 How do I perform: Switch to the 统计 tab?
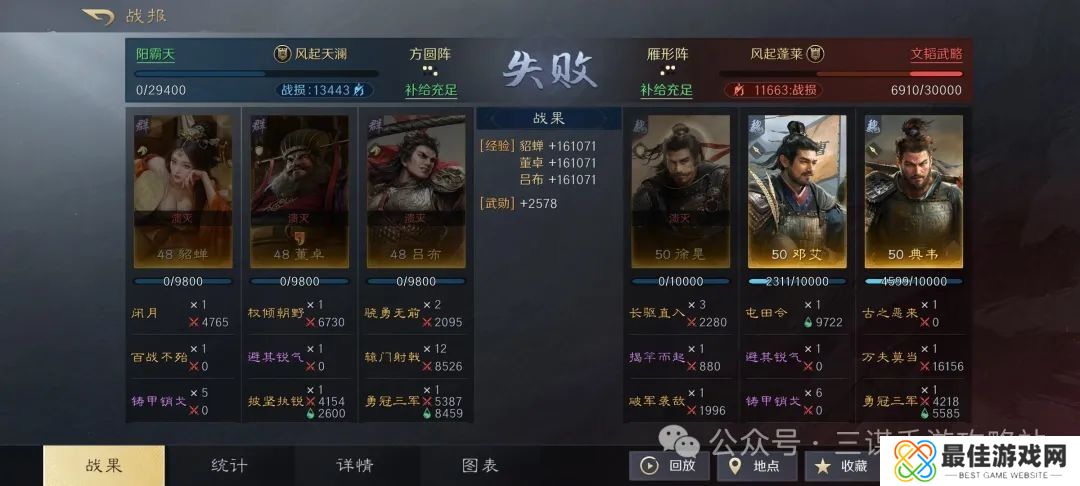click(229, 466)
